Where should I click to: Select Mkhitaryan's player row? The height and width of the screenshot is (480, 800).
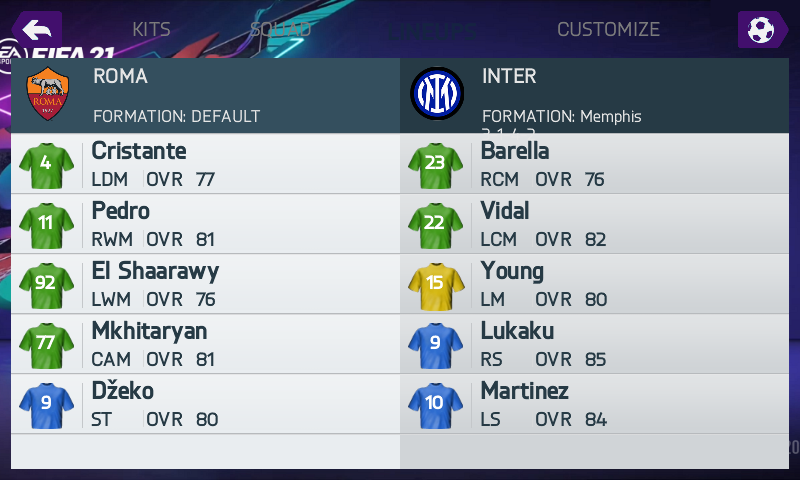click(x=205, y=344)
